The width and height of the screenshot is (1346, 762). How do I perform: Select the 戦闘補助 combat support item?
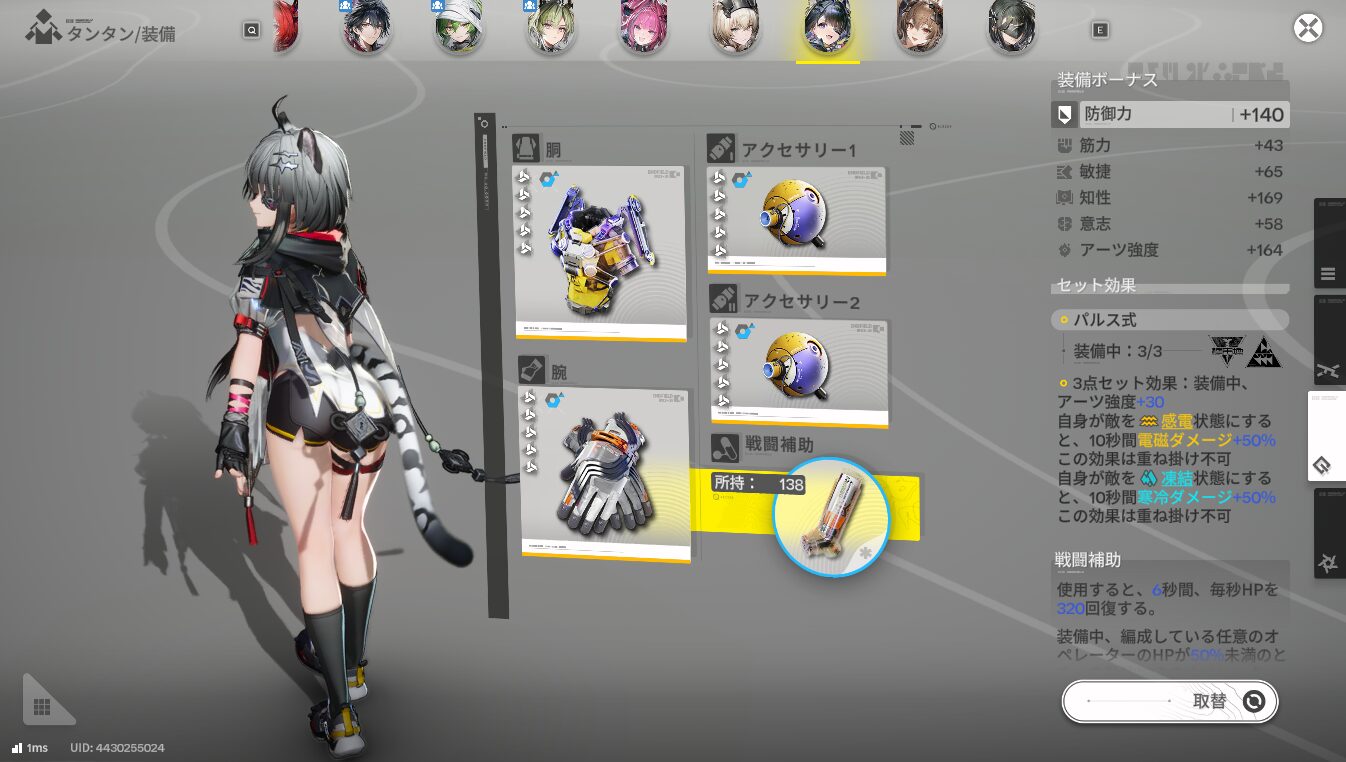[x=831, y=517]
